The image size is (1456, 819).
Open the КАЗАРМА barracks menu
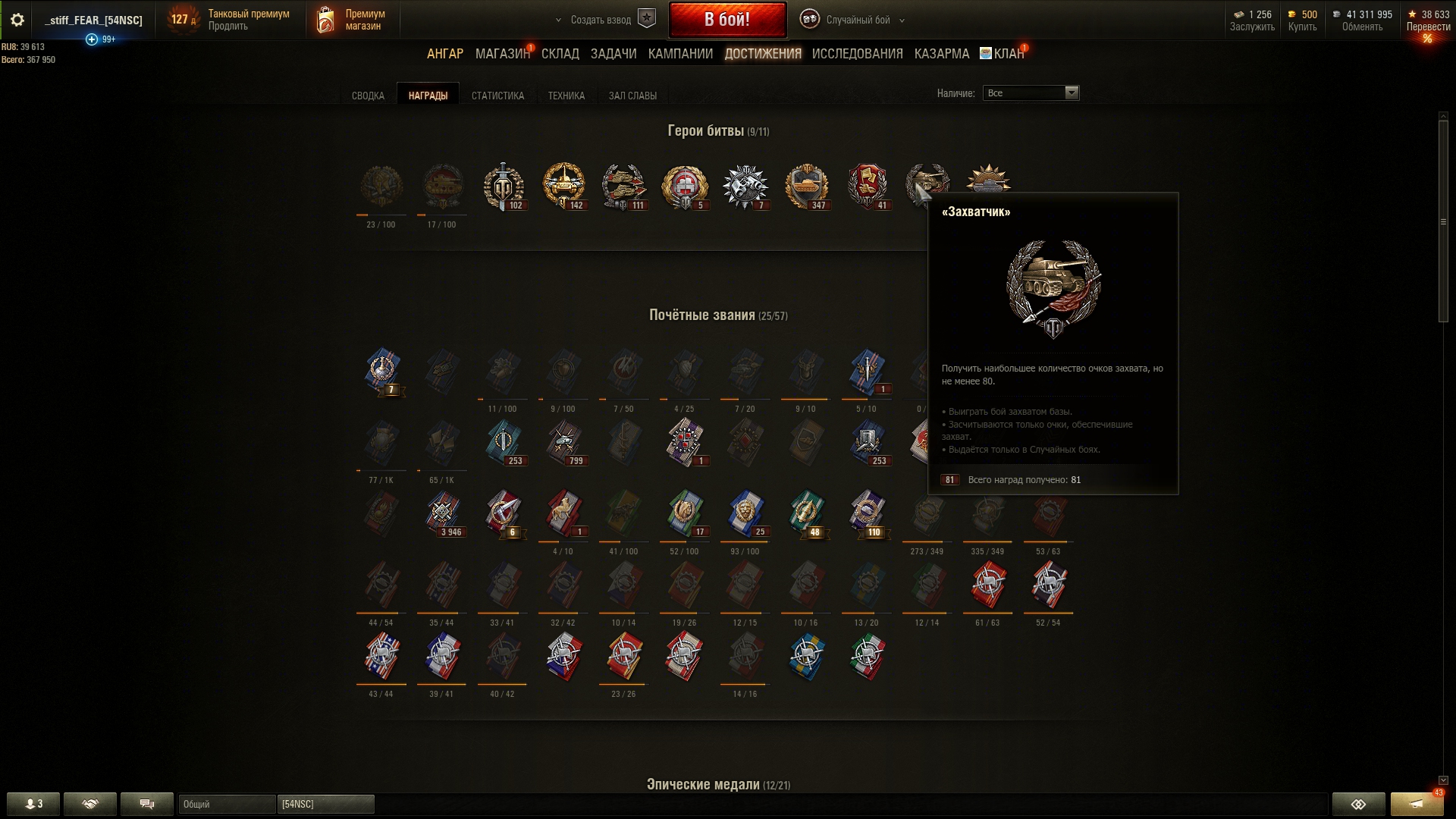click(941, 54)
